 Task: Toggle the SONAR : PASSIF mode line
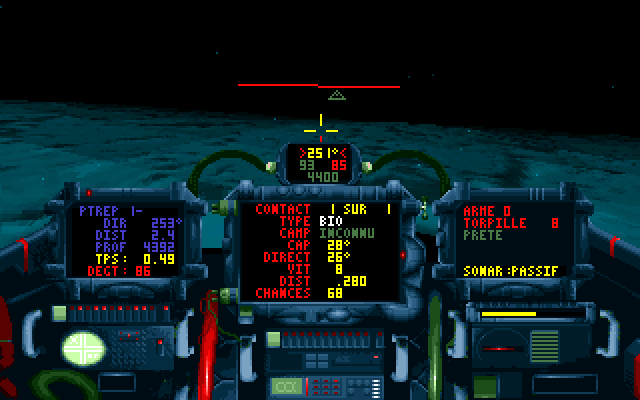(511, 271)
